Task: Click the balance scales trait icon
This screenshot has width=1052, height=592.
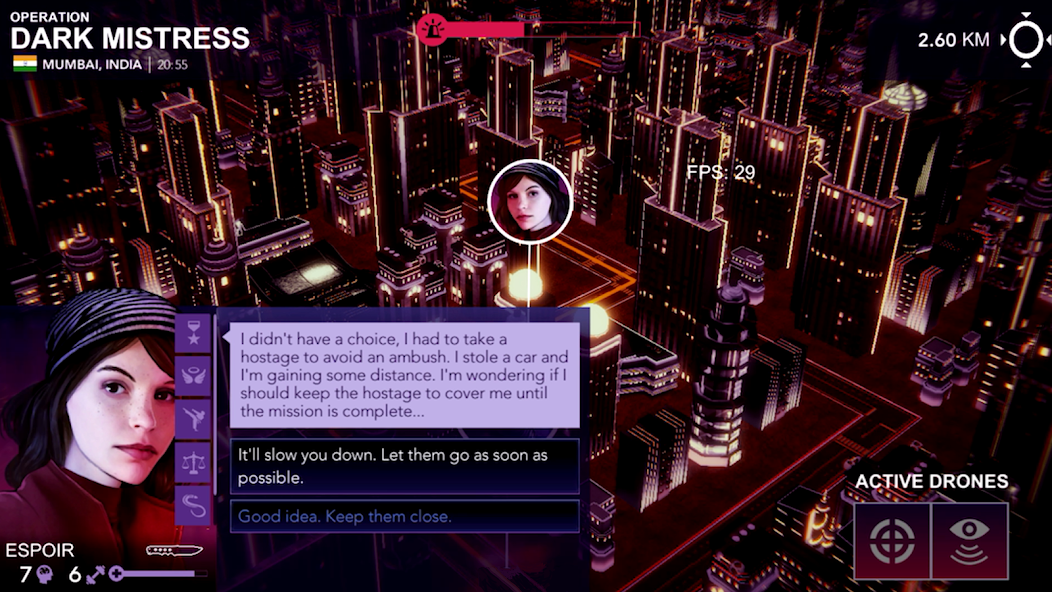Action: (x=193, y=462)
